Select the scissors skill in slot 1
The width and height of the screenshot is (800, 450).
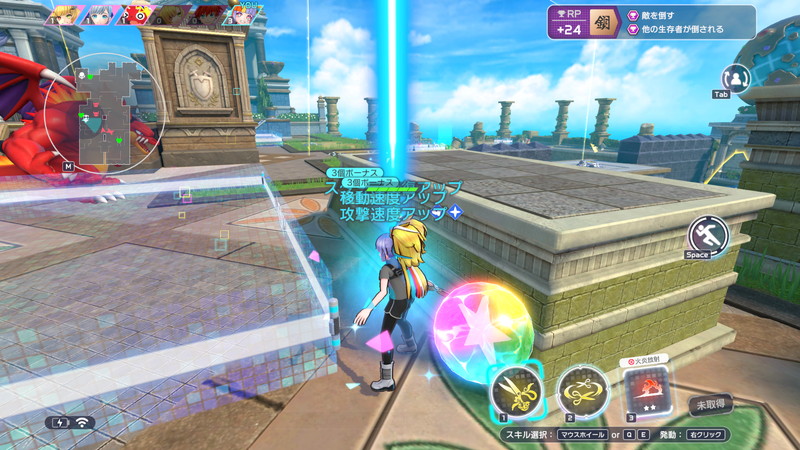click(x=517, y=390)
